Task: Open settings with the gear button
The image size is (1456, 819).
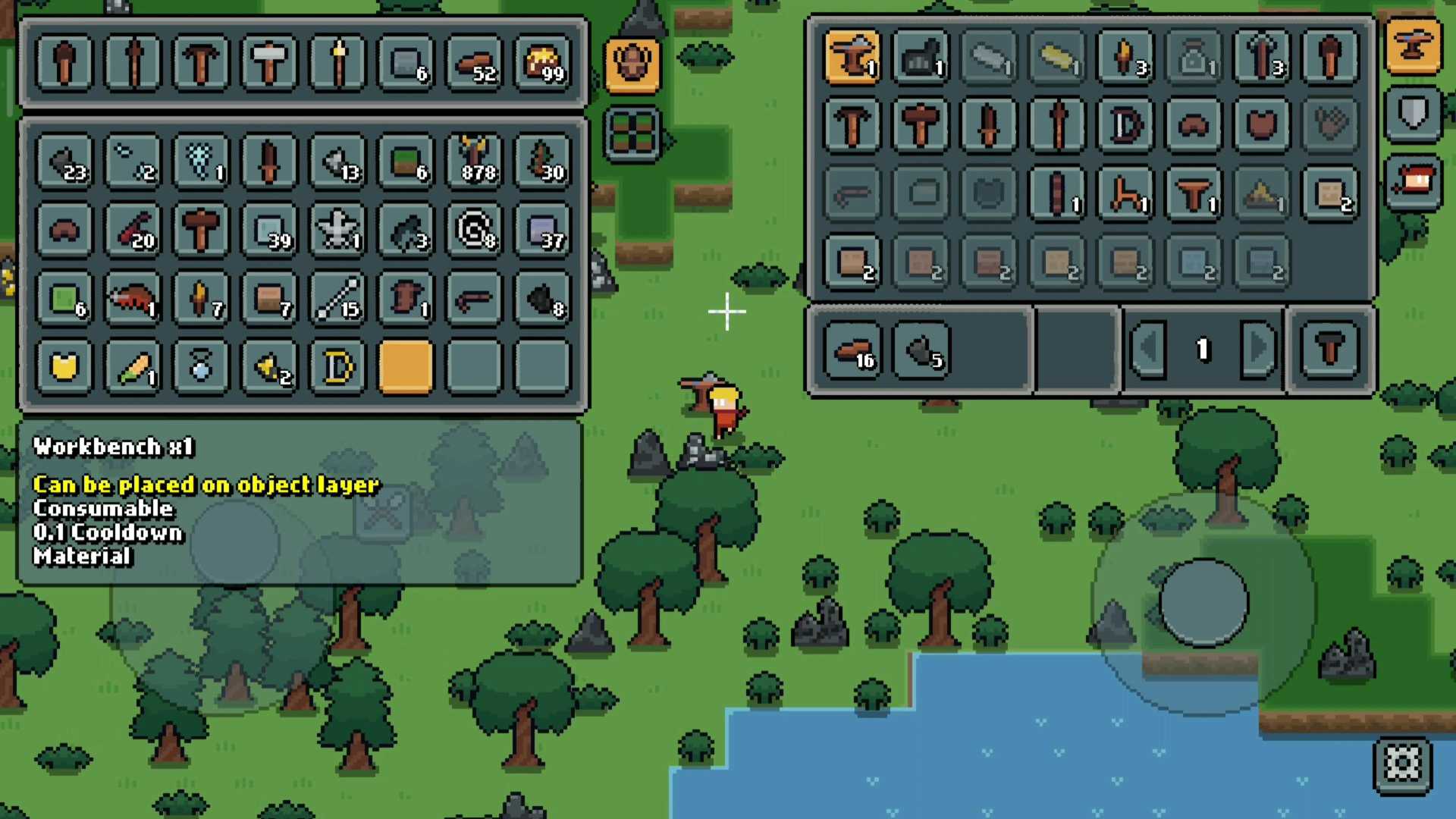Action: click(1402, 764)
